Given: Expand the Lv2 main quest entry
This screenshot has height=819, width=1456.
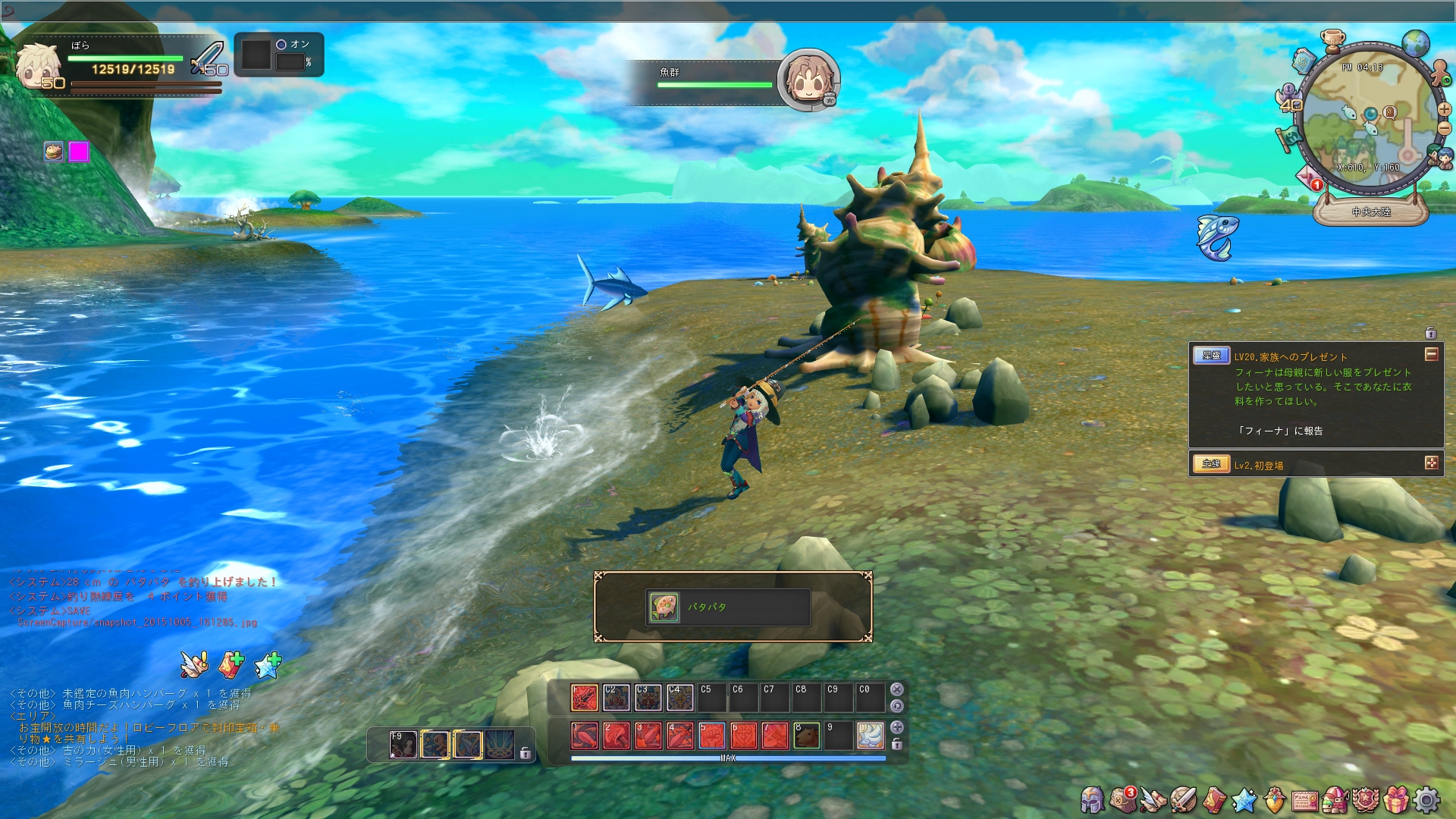Looking at the screenshot, I should (1431, 463).
